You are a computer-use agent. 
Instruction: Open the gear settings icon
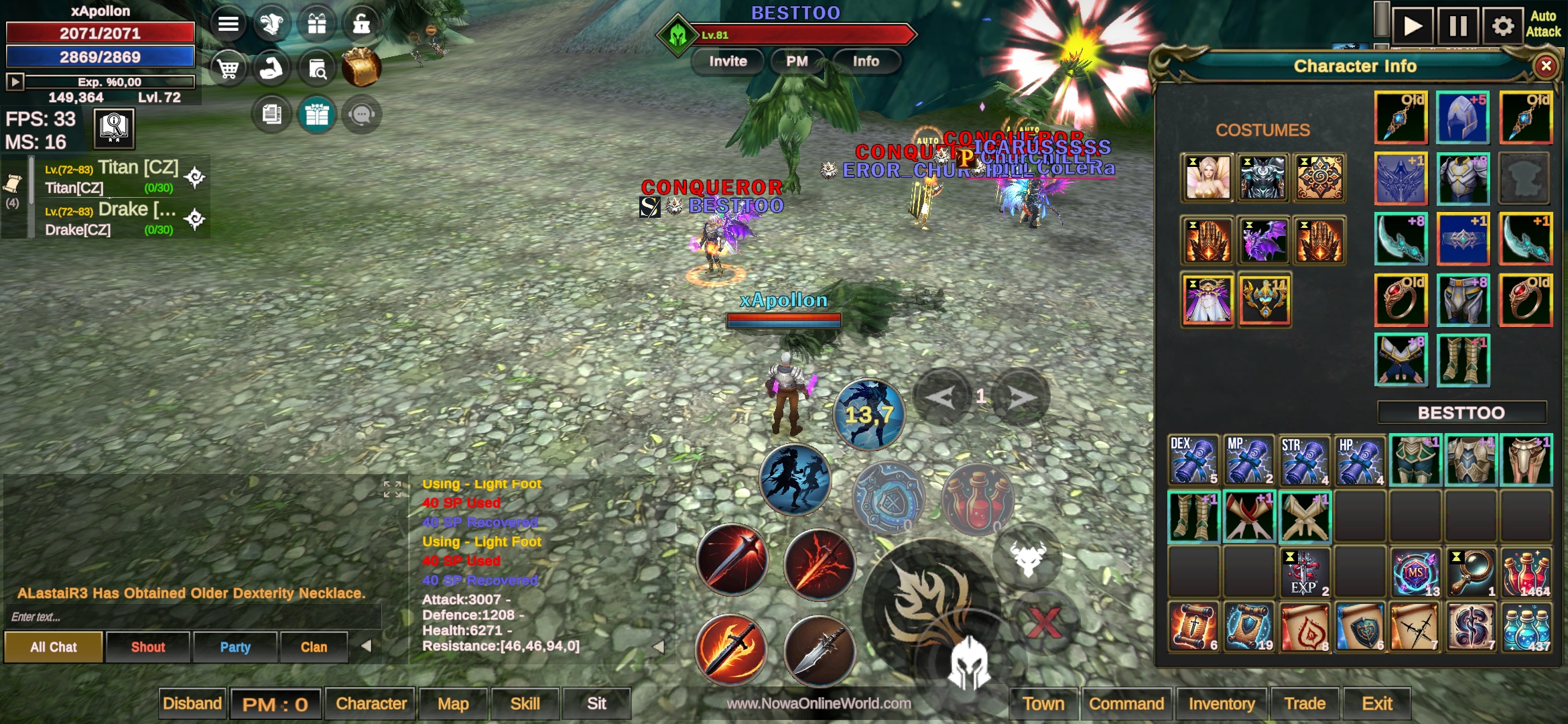[x=1502, y=26]
